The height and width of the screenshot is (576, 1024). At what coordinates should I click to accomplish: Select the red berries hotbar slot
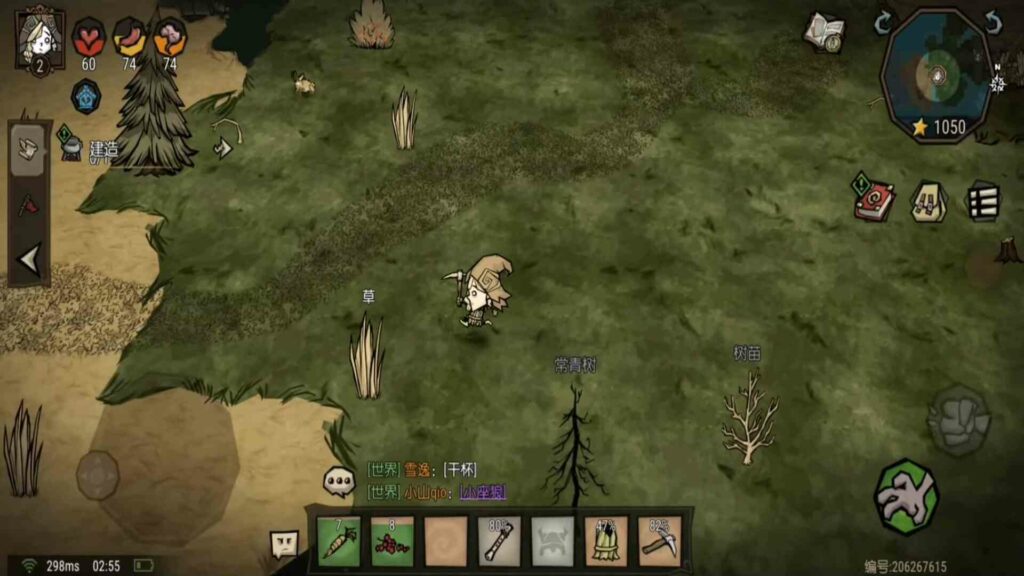tap(392, 541)
